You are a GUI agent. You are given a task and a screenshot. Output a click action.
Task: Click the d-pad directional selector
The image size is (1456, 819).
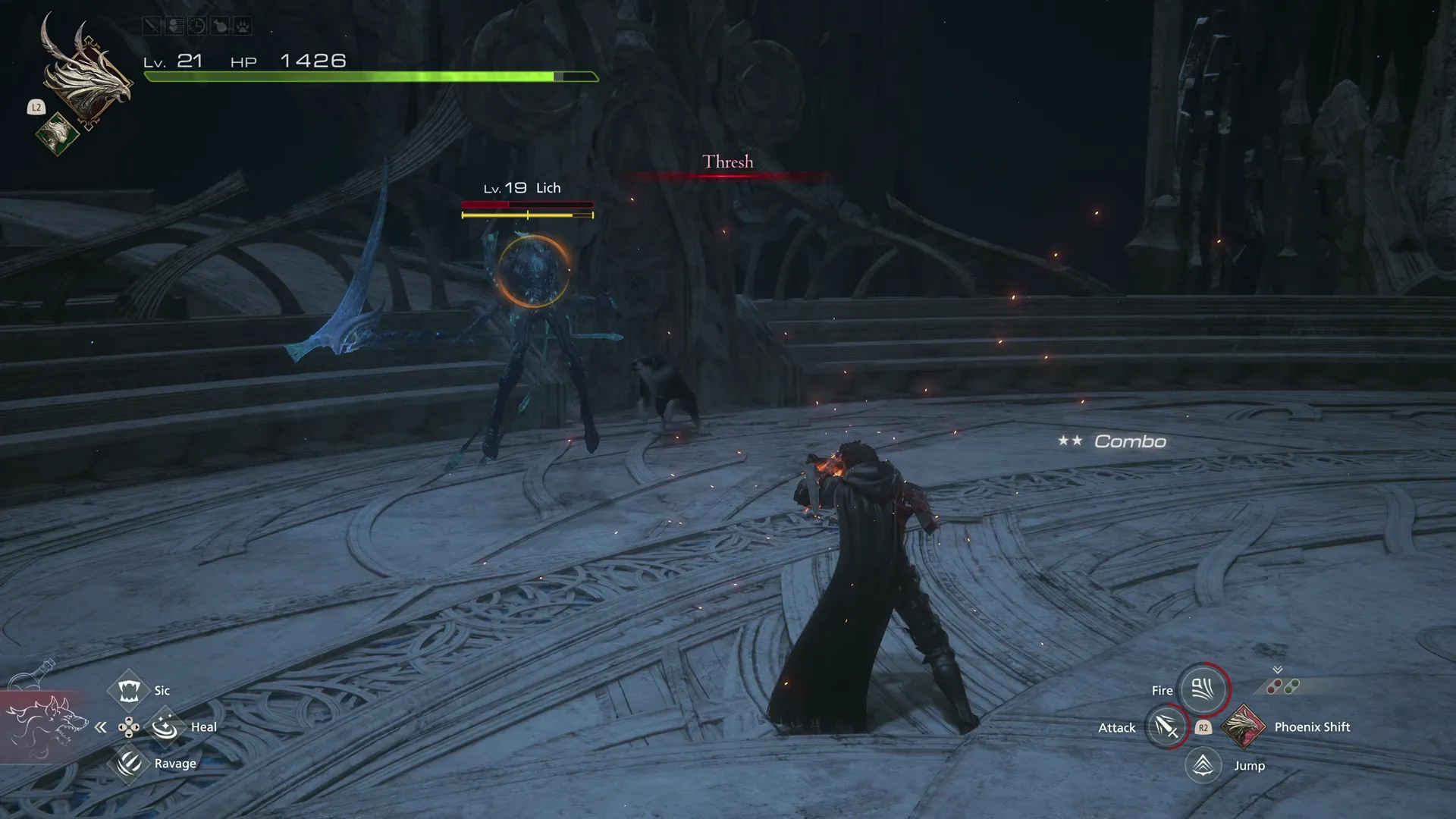tap(130, 726)
